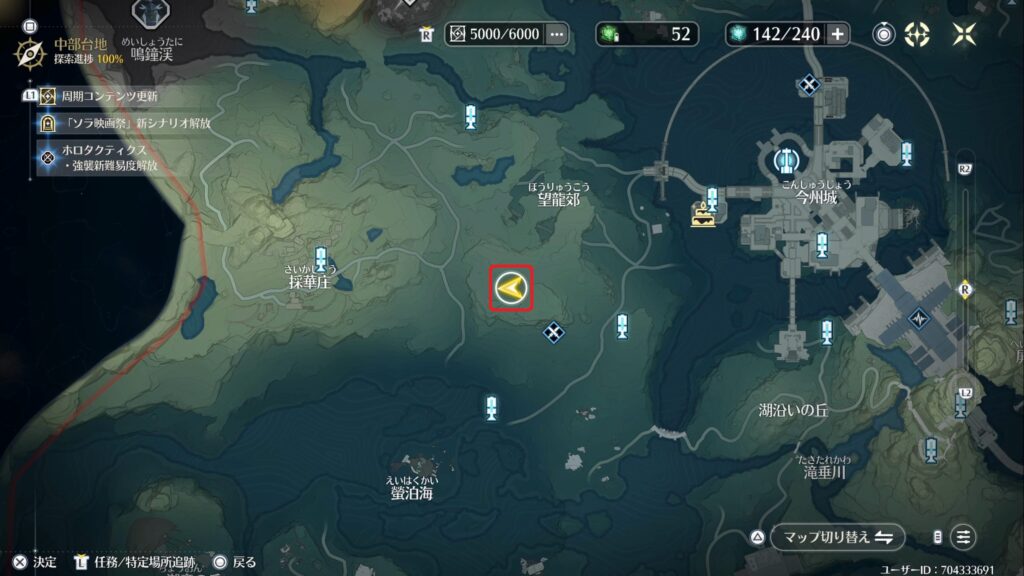
Task: Select the waveform marker on the eastern platform
Action: [918, 319]
